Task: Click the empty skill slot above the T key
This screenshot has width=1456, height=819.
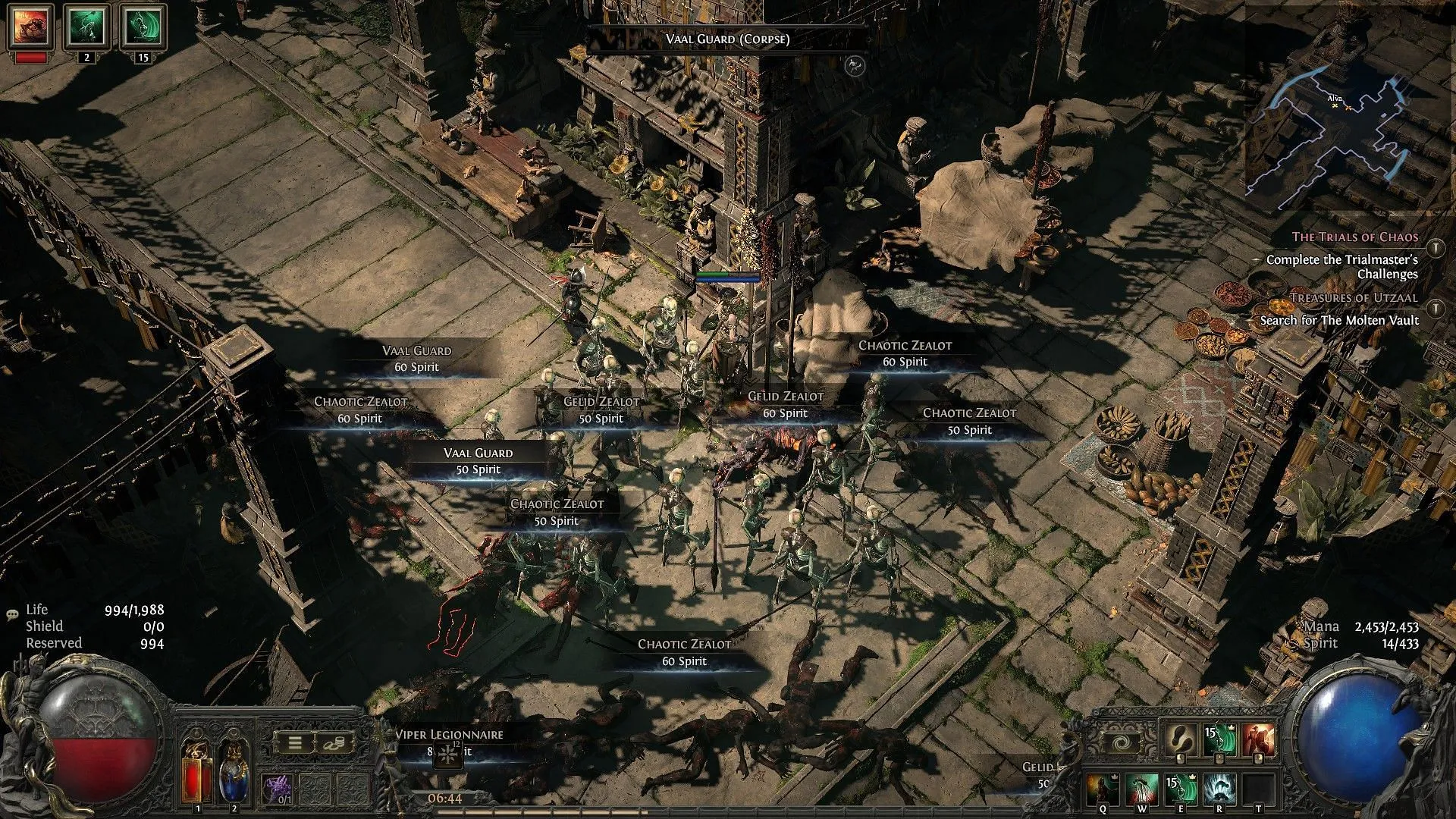Action: [x=1257, y=787]
